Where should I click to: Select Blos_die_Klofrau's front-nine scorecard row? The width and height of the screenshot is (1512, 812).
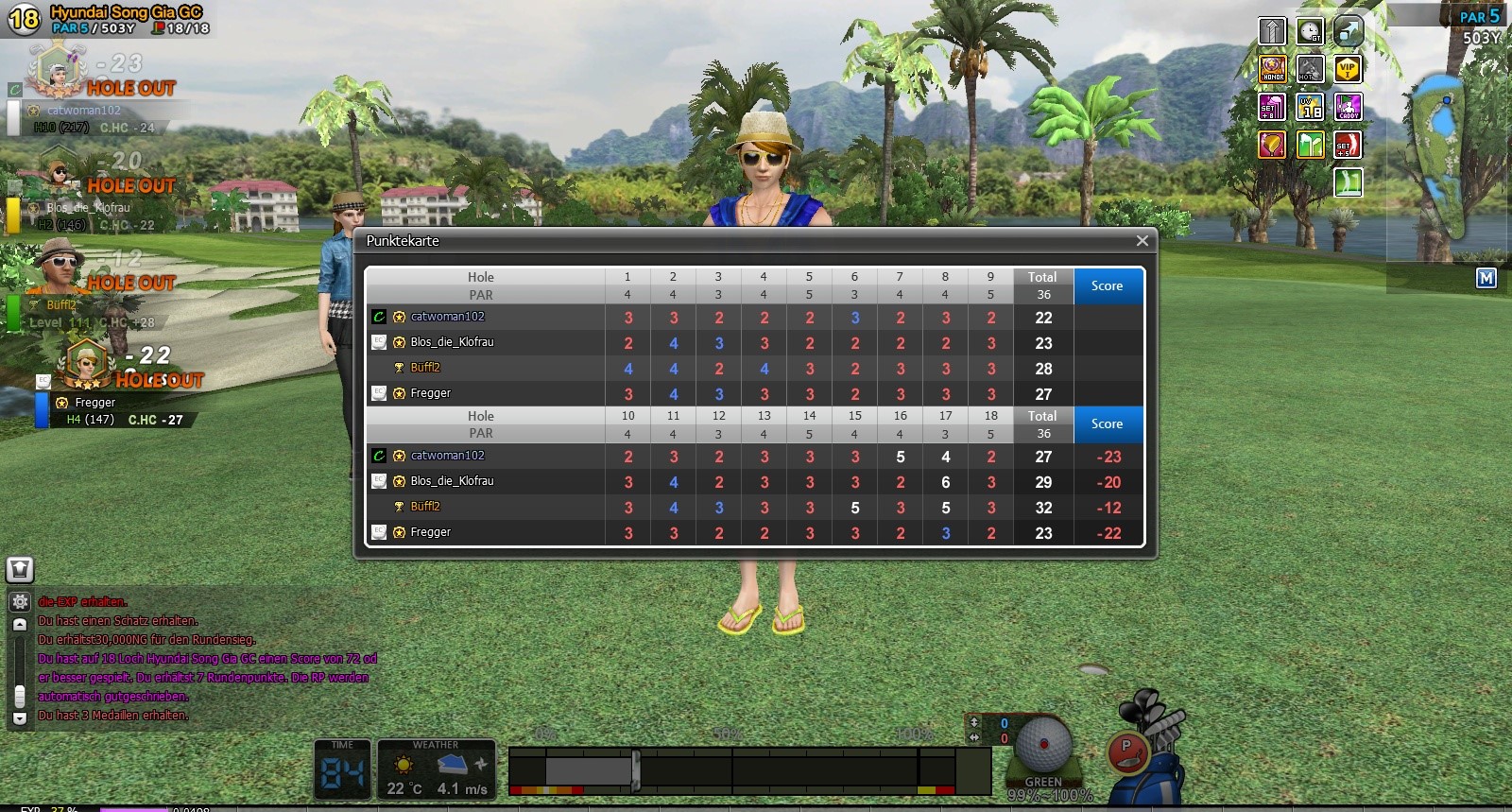452,342
